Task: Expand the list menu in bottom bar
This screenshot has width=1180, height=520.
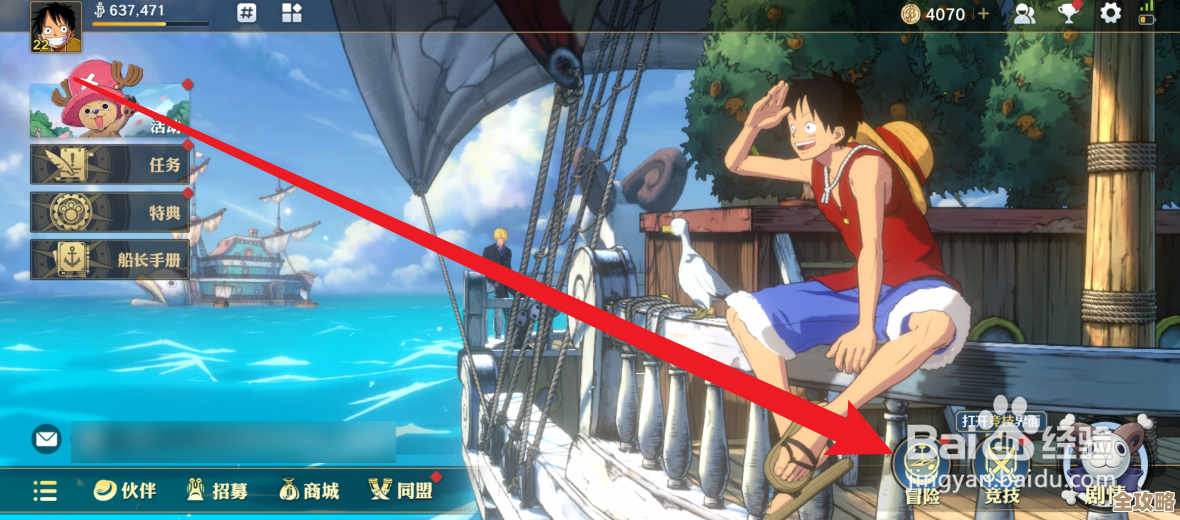Action: pos(45,491)
